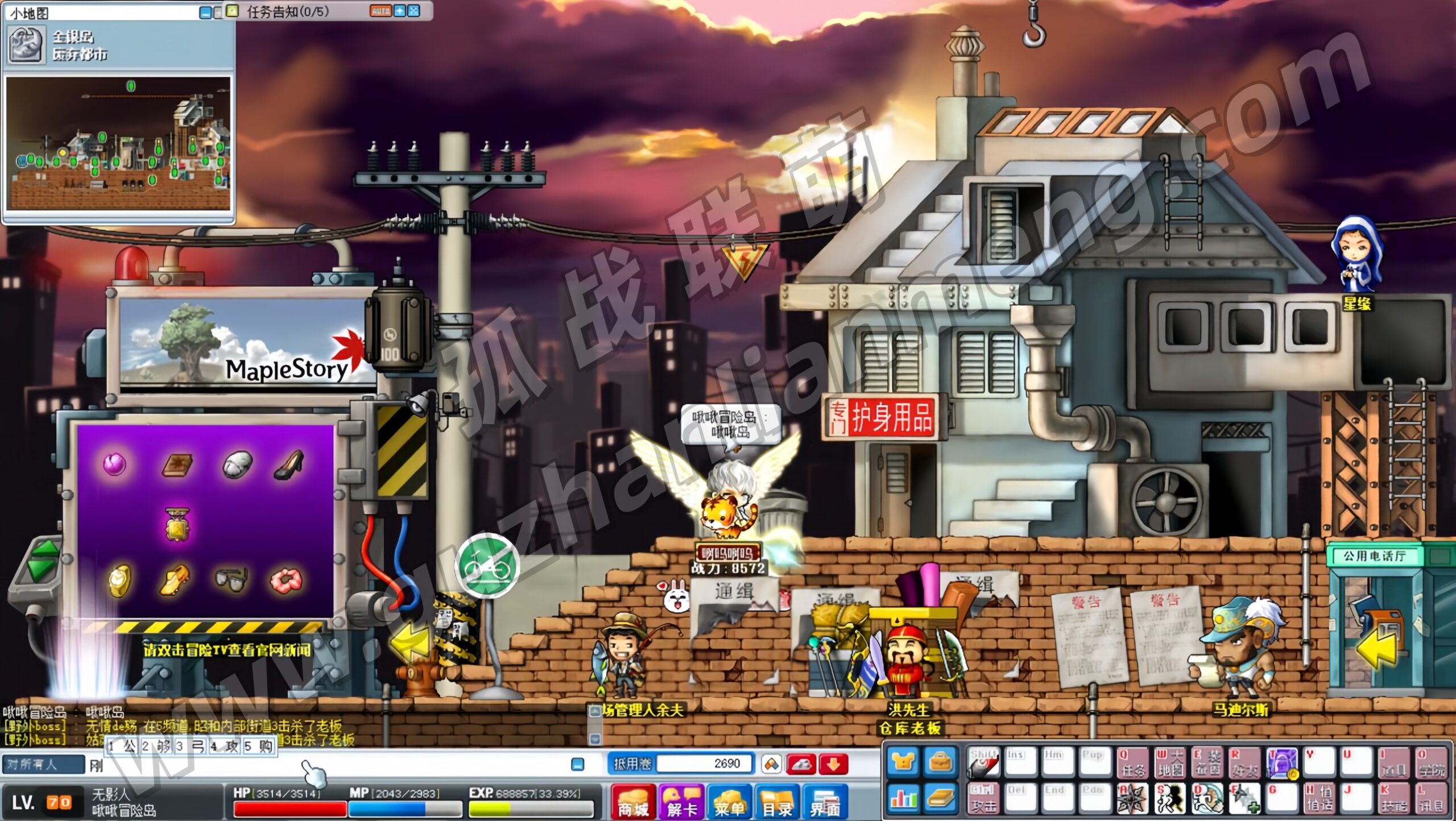Open the 界面 interface button
This screenshot has width=1456, height=821.
[825, 801]
